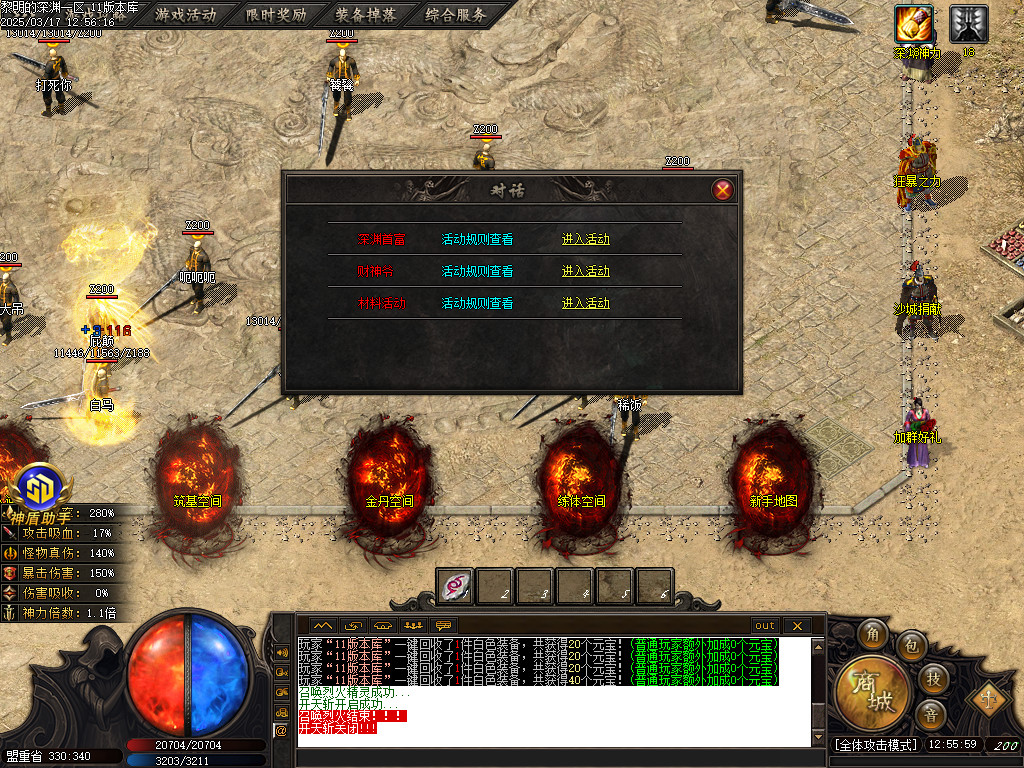Open the skills (技) button
The image size is (1024, 768).
pyautogui.click(x=932, y=678)
